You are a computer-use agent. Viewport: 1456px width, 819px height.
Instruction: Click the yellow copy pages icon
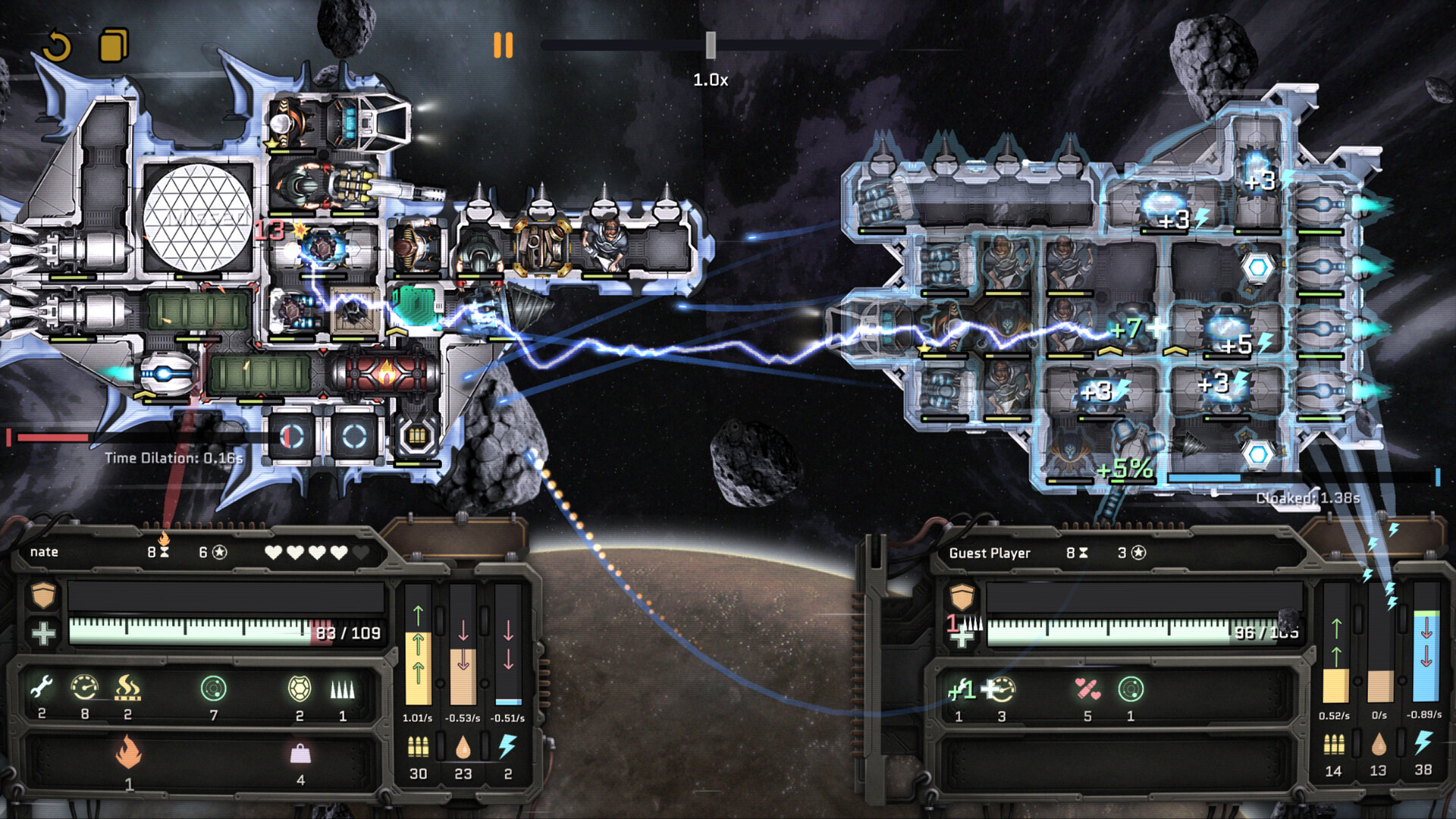point(114,45)
